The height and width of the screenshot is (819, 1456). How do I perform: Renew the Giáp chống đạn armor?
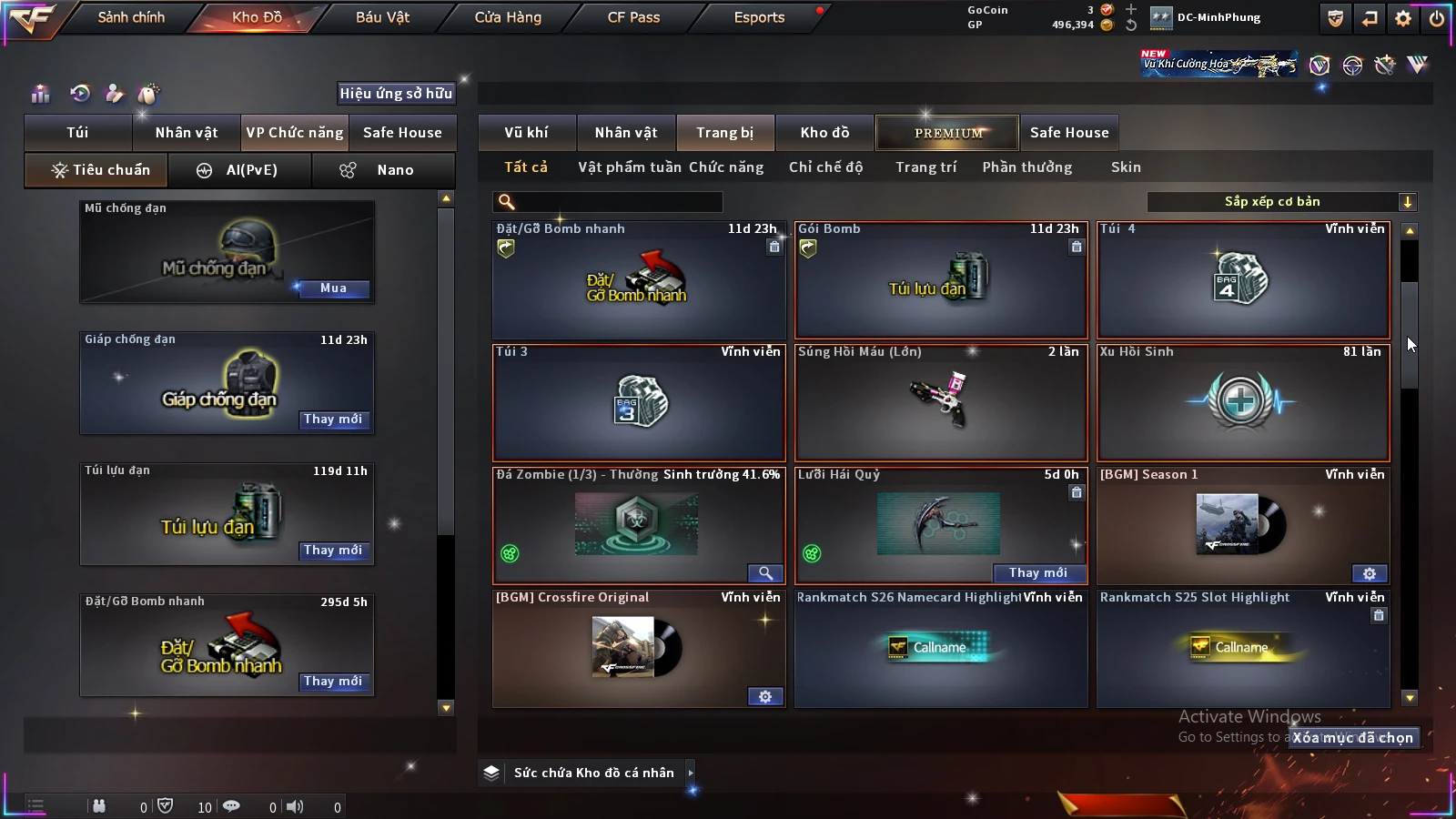point(333,420)
